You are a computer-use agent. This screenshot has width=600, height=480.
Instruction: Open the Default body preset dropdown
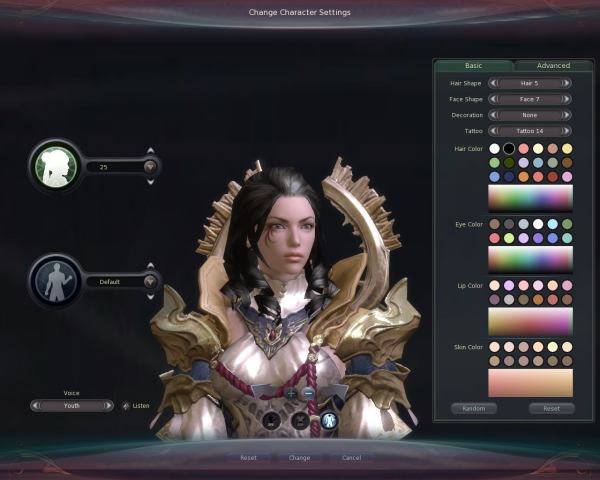pos(151,282)
